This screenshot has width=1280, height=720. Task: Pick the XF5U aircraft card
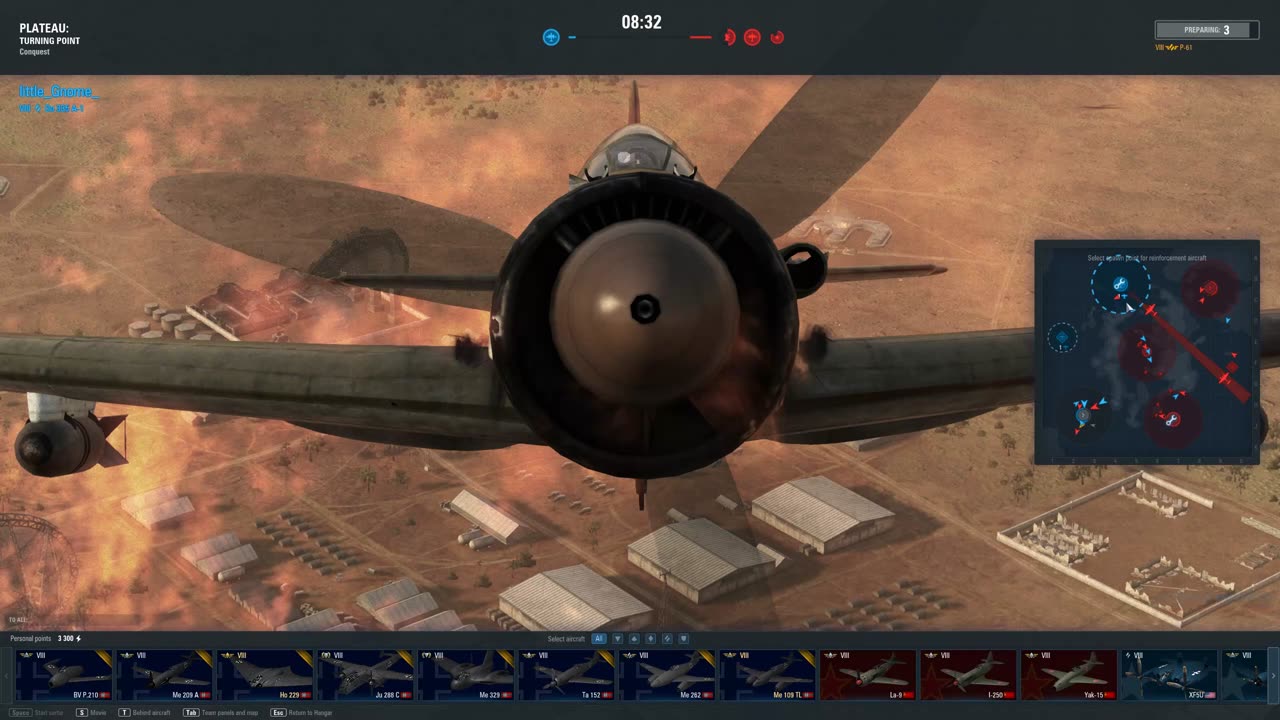click(x=1169, y=674)
